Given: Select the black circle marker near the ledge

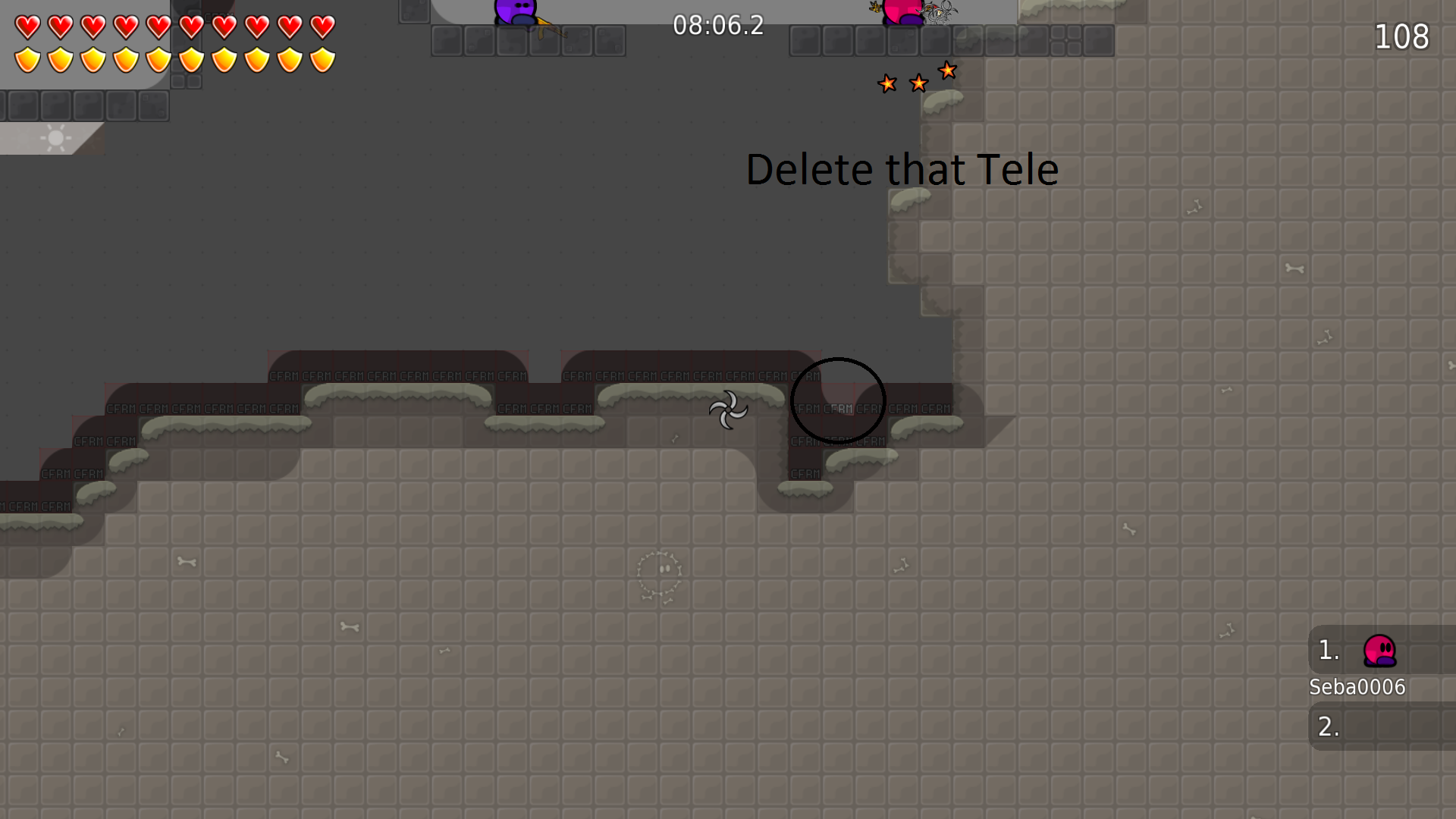Looking at the screenshot, I should point(837,400).
